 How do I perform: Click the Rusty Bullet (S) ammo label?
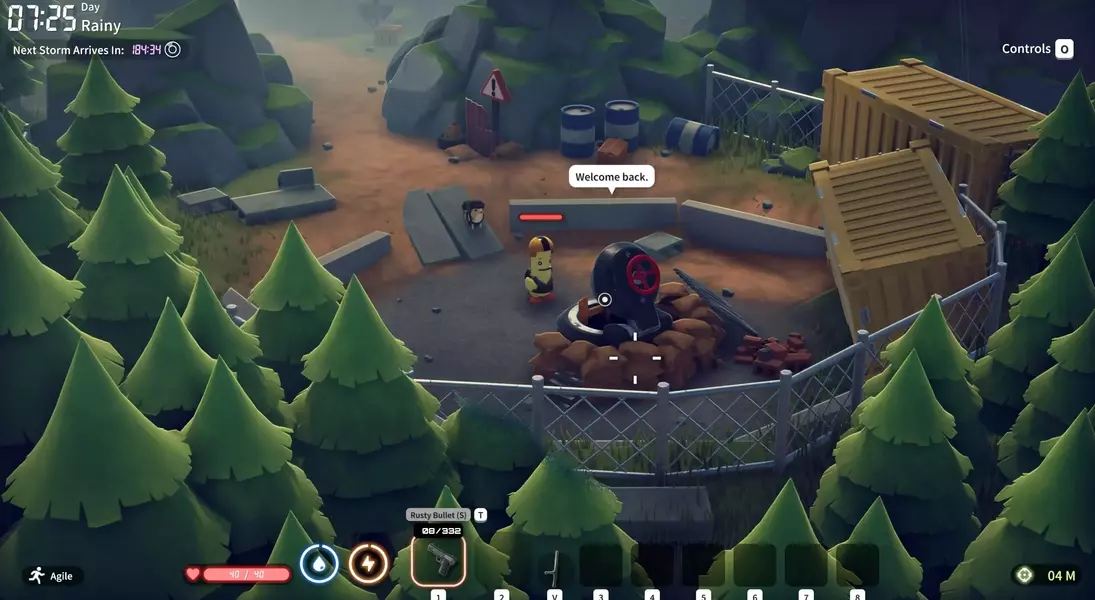click(438, 515)
